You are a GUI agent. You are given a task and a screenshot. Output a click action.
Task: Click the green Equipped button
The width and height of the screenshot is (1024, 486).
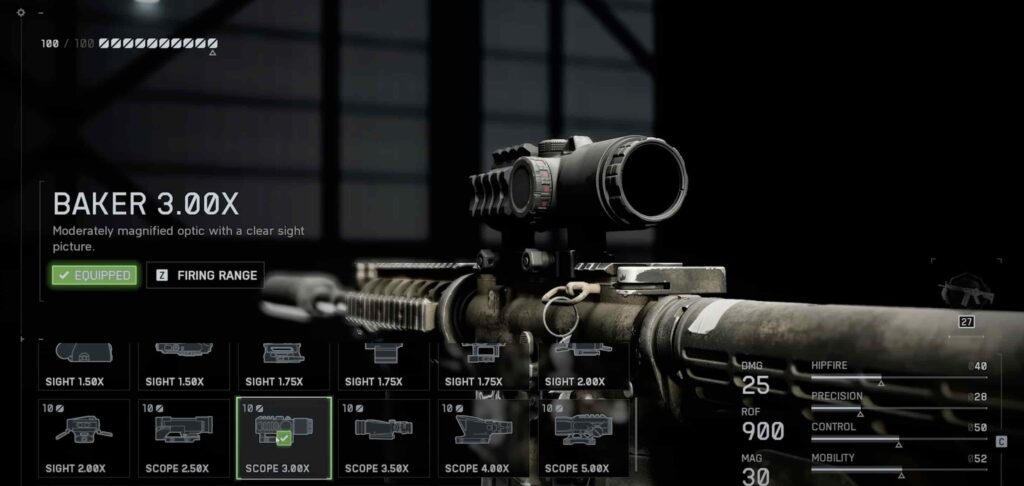point(95,275)
